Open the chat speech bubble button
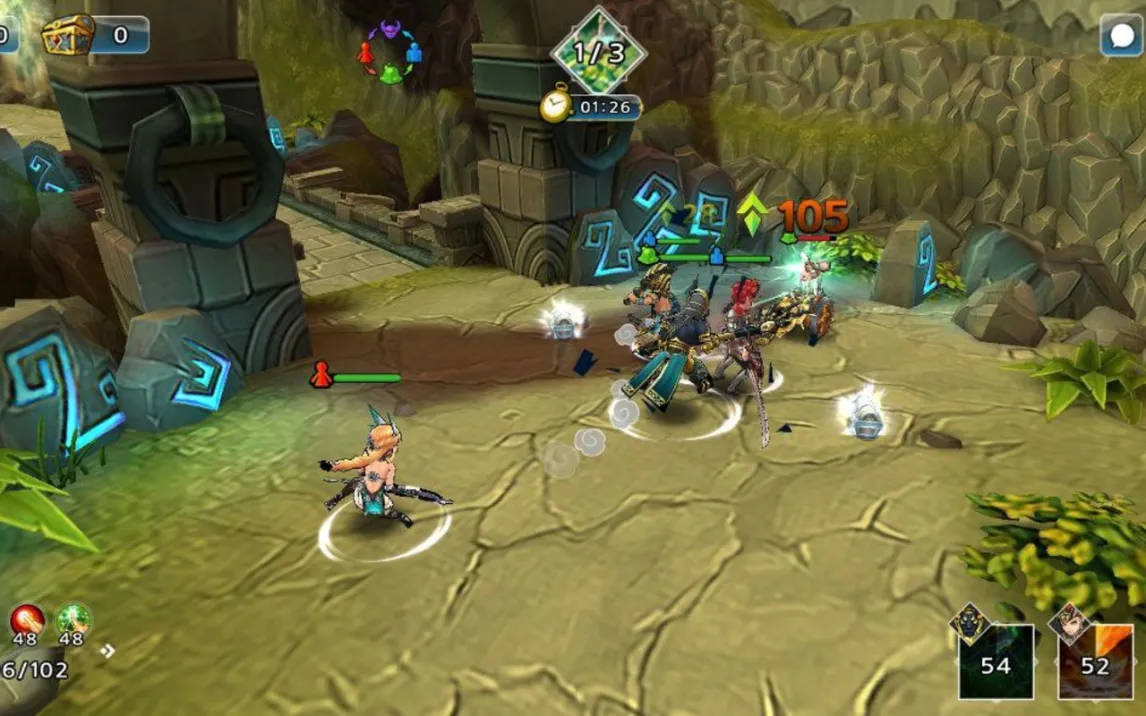Screen dimensions: 1146x716 (1121, 38)
